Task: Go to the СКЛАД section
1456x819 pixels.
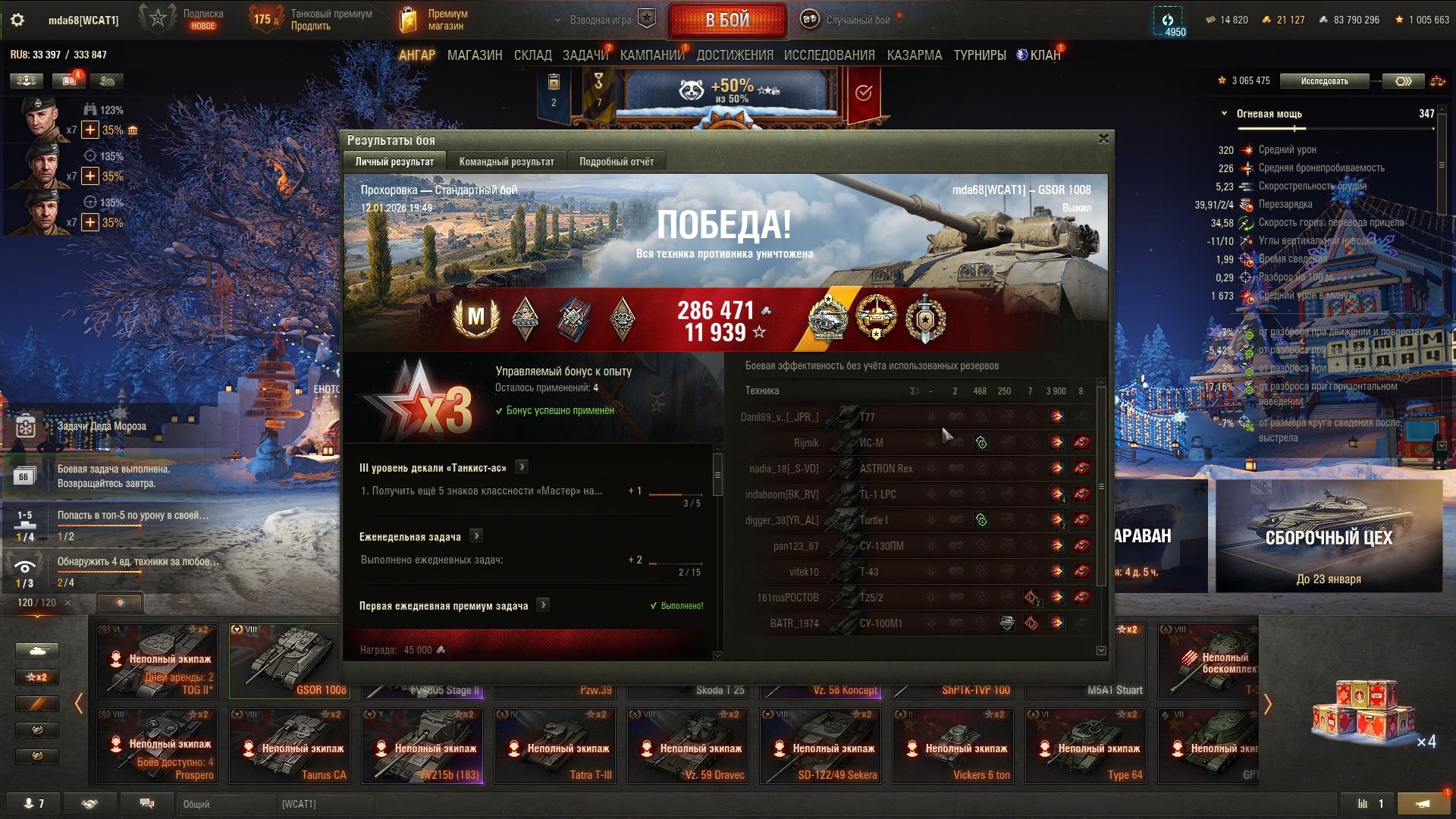Action: point(532,55)
